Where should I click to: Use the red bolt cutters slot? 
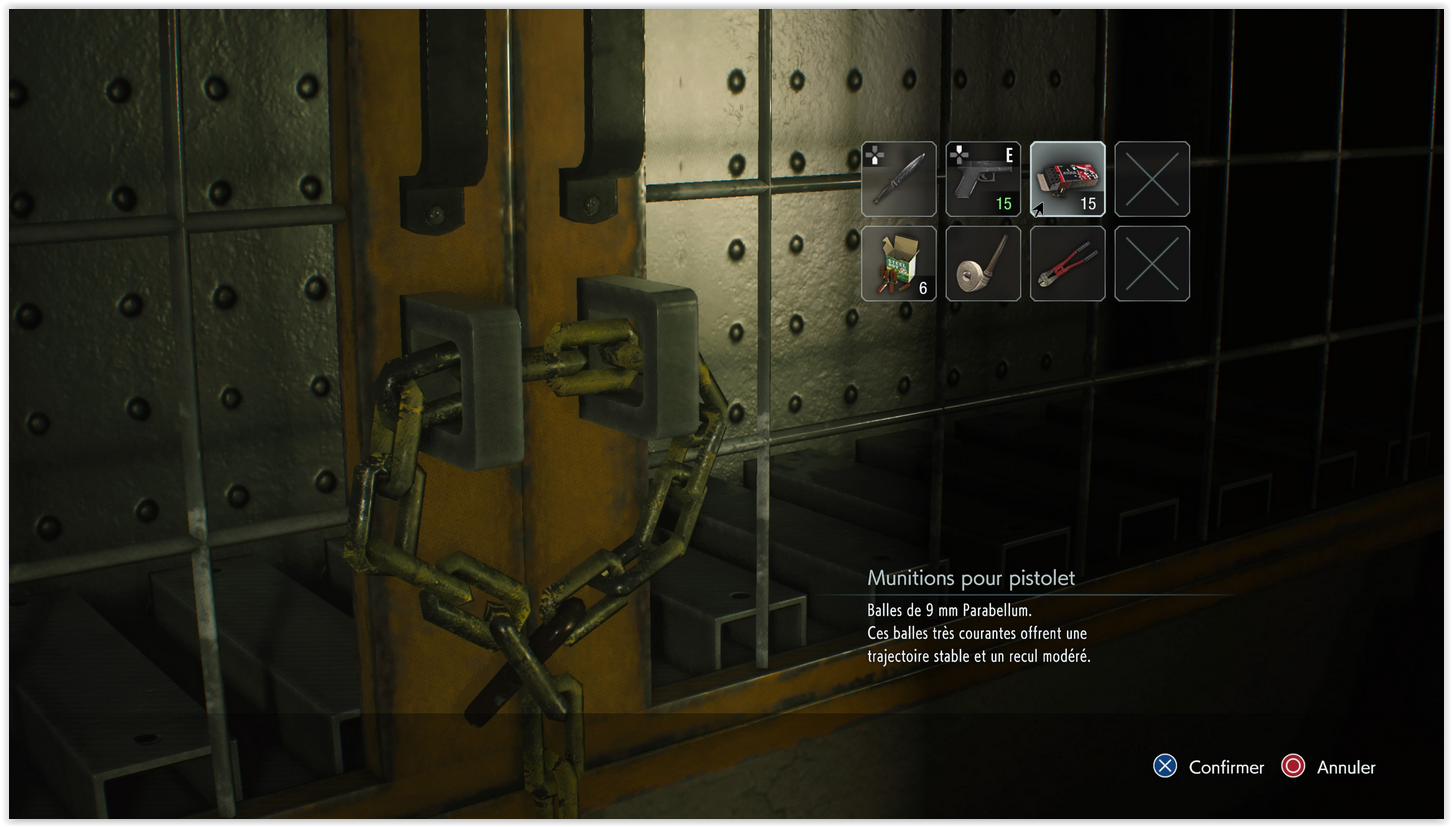coord(1067,263)
